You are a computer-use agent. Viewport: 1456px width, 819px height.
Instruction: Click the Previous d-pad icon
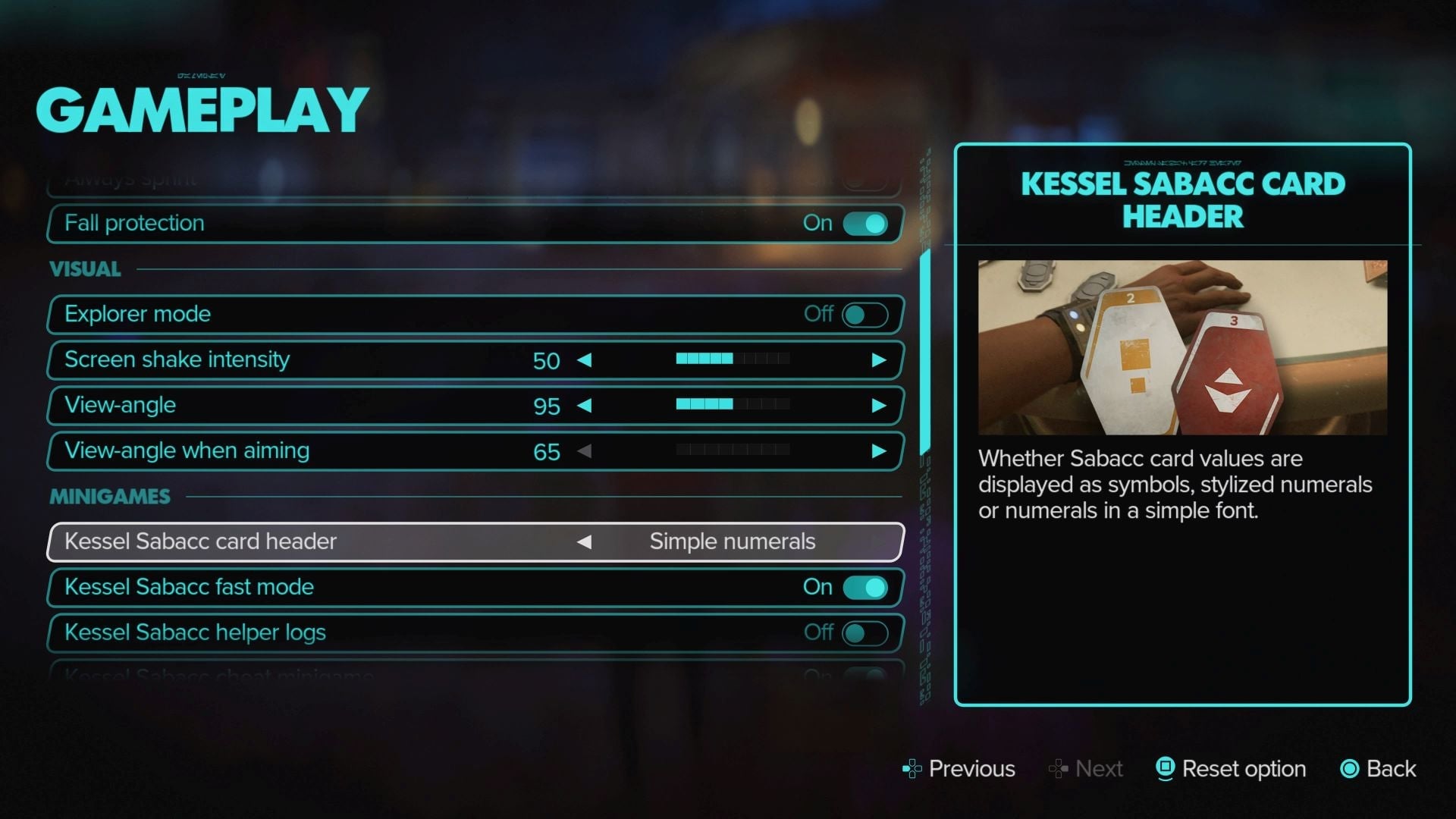click(x=912, y=769)
